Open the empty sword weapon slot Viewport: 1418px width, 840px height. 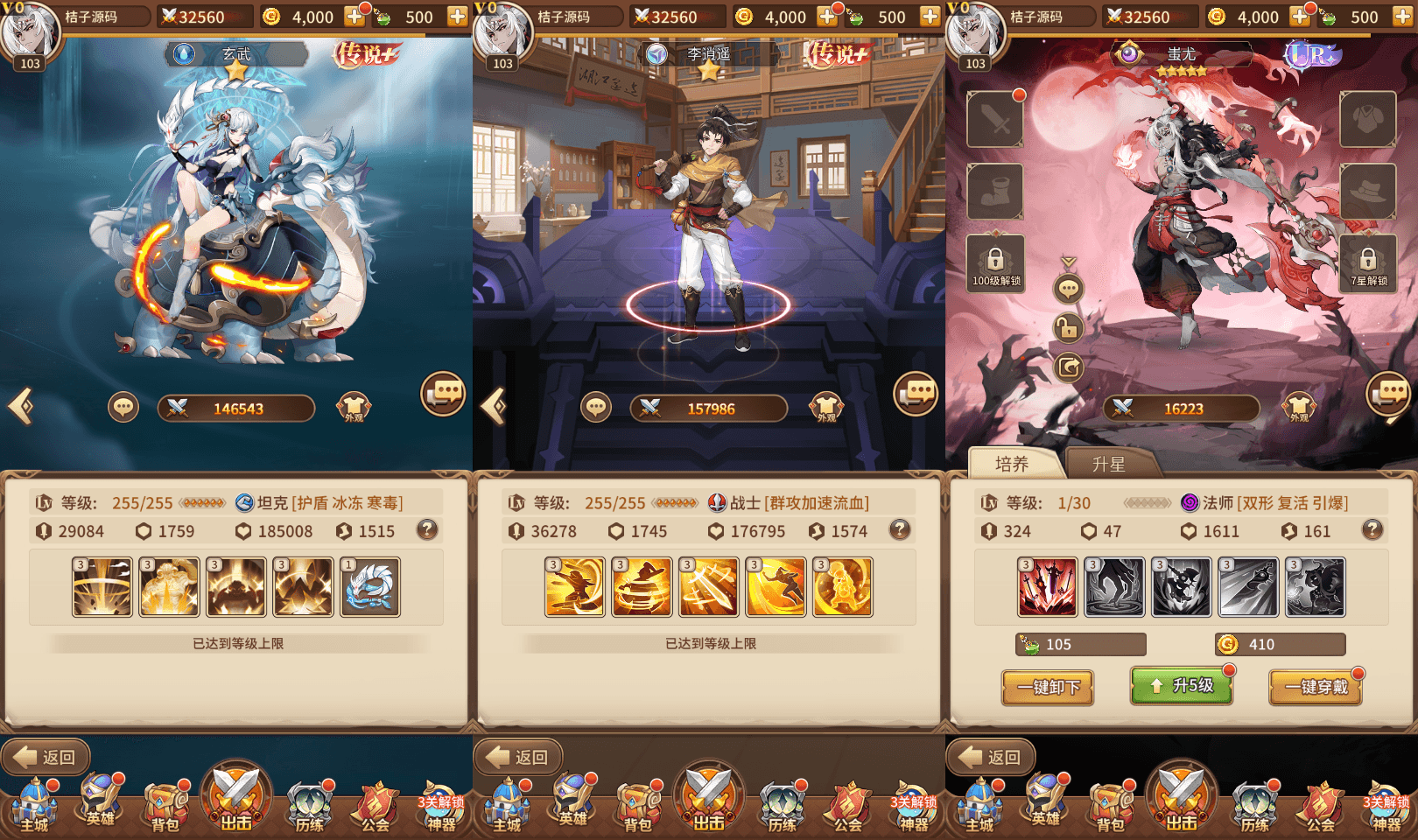pyautogui.click(x=995, y=119)
